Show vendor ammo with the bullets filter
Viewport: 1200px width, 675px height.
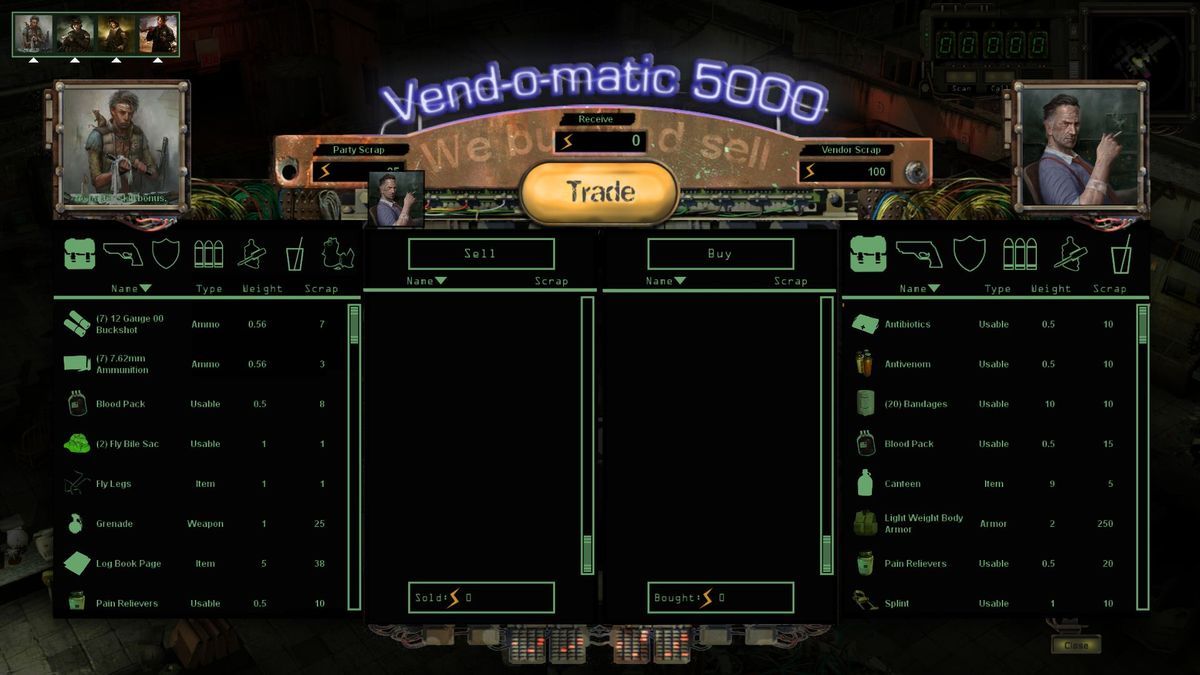coord(1019,254)
